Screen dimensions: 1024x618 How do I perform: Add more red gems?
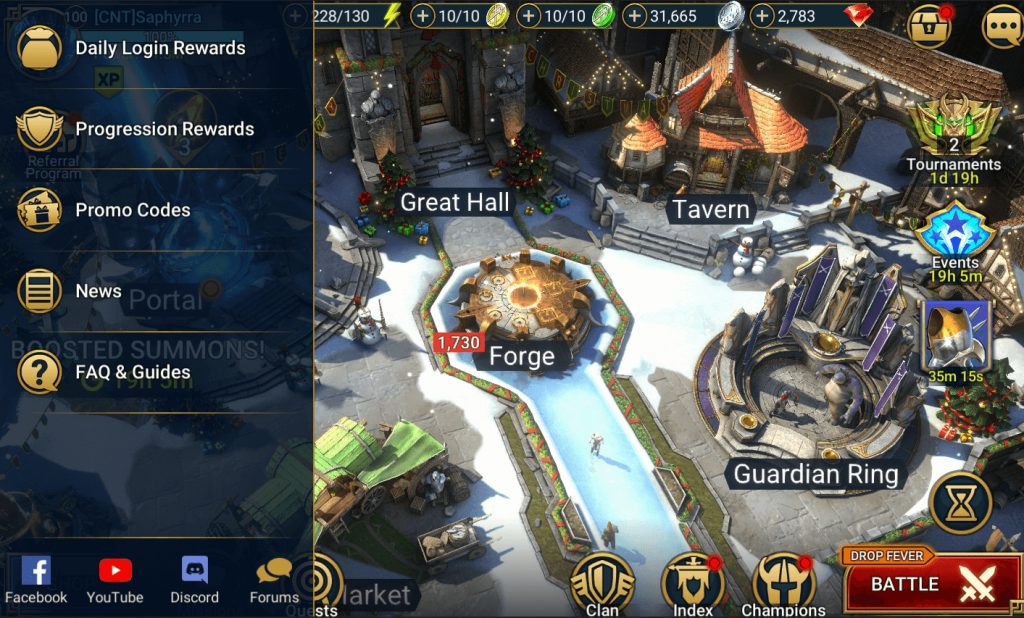click(762, 16)
